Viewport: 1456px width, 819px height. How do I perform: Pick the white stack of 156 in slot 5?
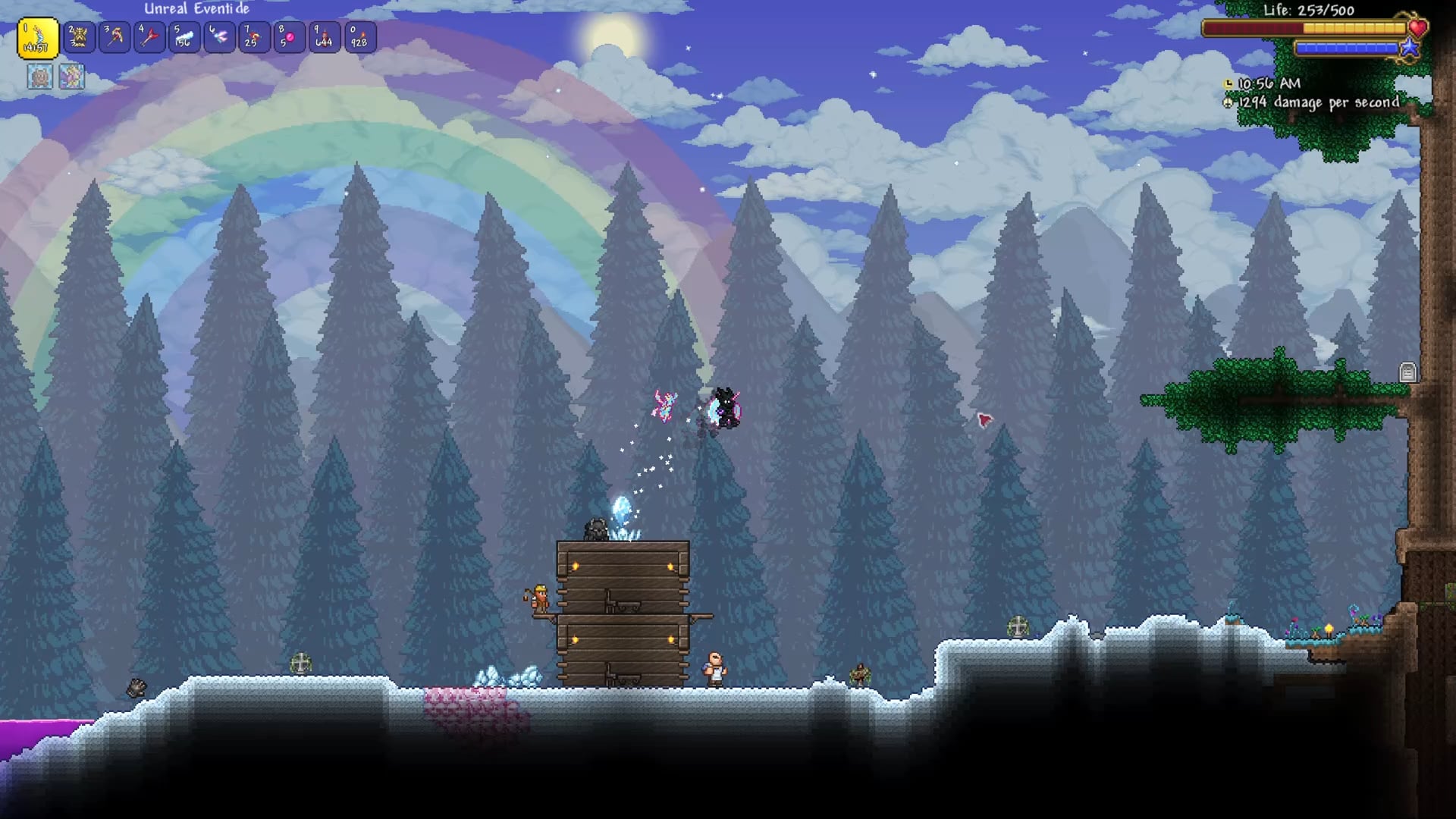(184, 37)
